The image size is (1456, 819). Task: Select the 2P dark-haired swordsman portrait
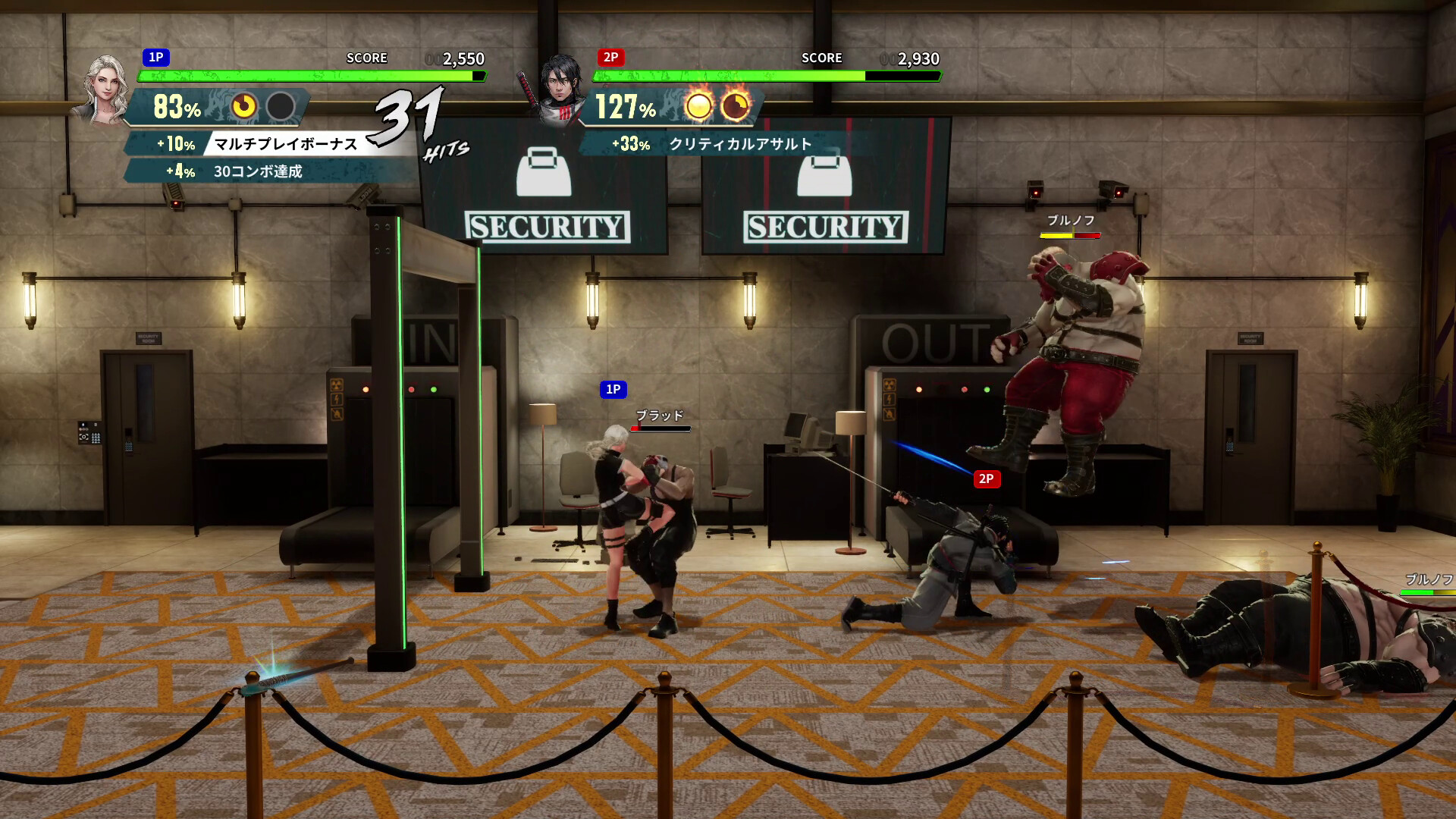(x=560, y=88)
